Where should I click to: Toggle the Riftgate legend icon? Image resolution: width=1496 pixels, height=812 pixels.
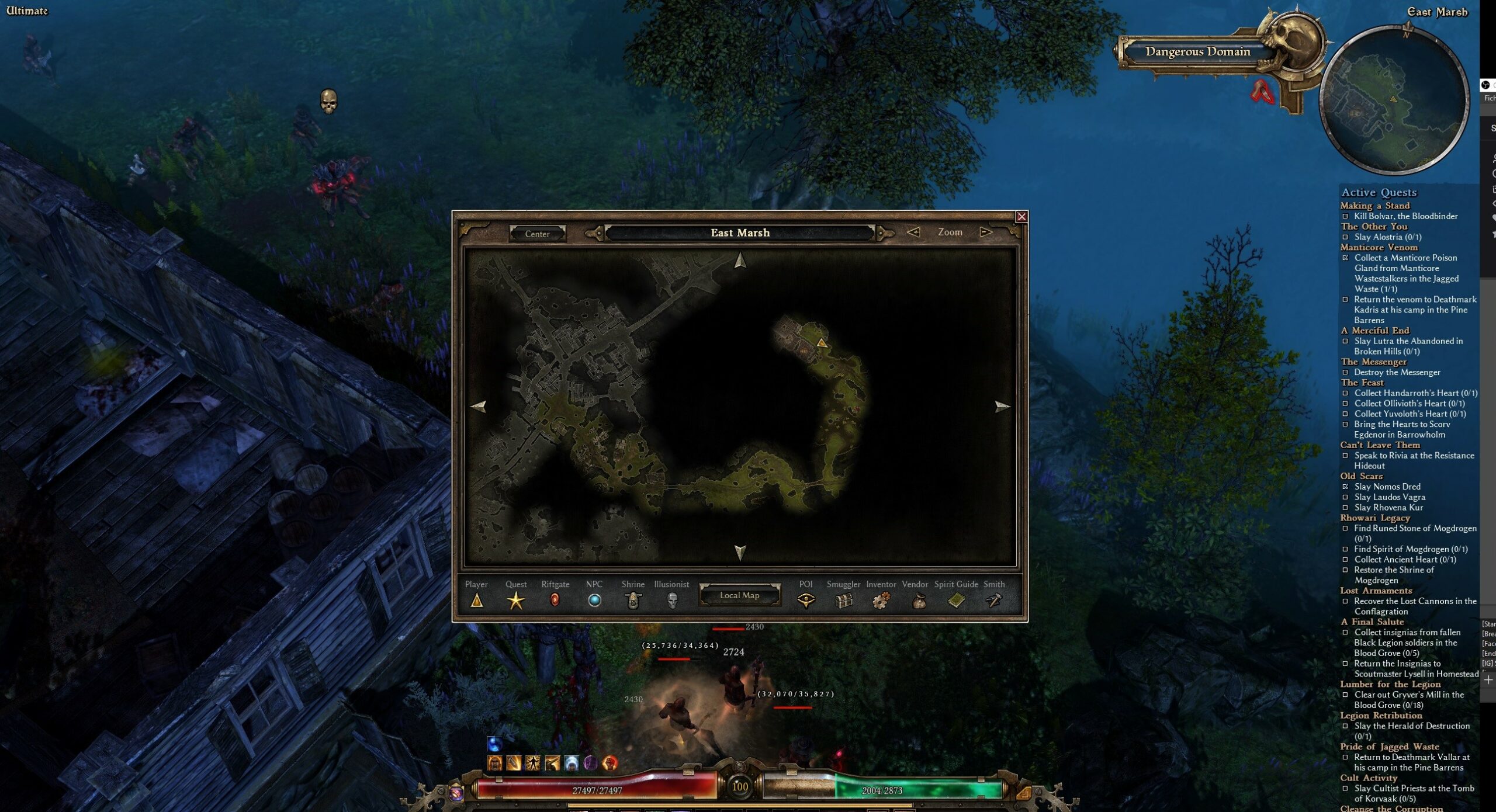pos(555,600)
